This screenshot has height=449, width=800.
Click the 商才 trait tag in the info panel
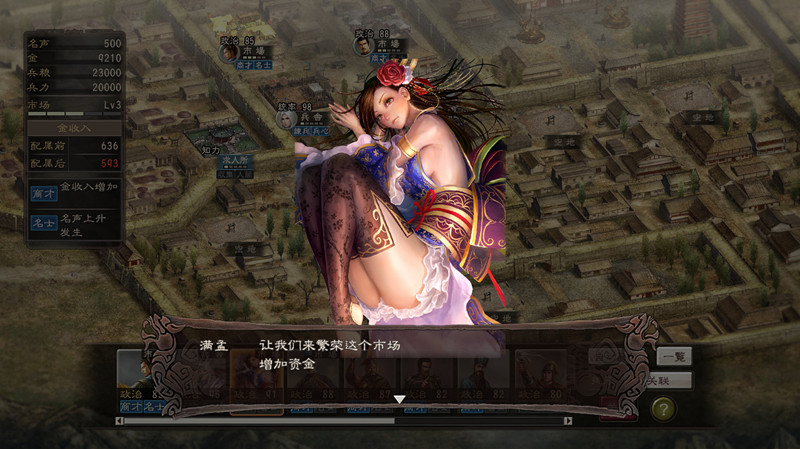(42, 191)
